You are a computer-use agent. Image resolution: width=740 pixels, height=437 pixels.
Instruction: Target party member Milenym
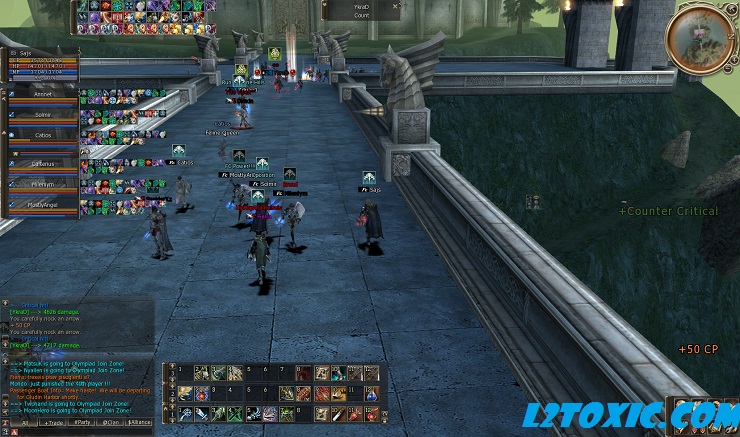(x=41, y=184)
